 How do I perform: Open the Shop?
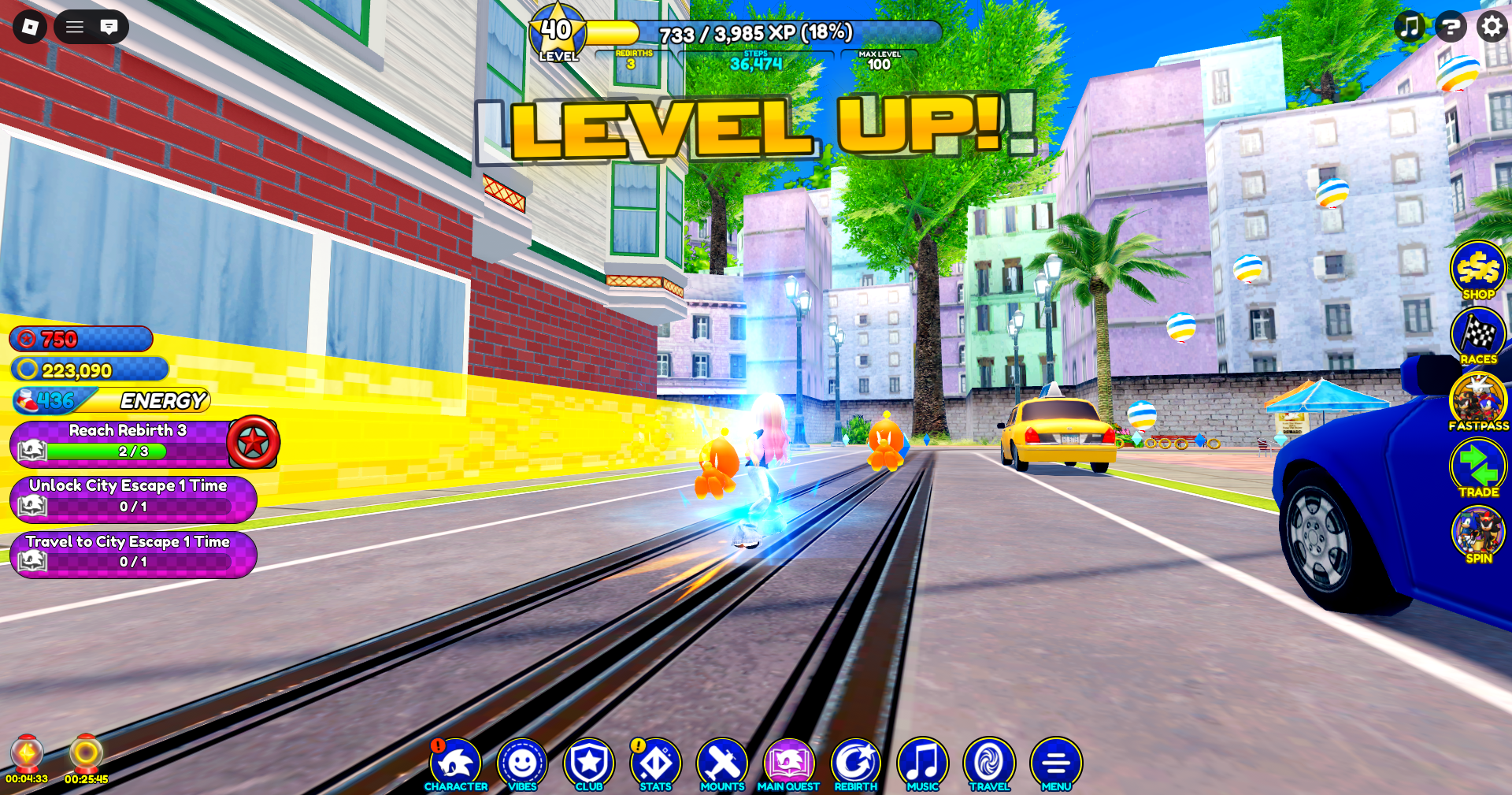(x=1478, y=269)
